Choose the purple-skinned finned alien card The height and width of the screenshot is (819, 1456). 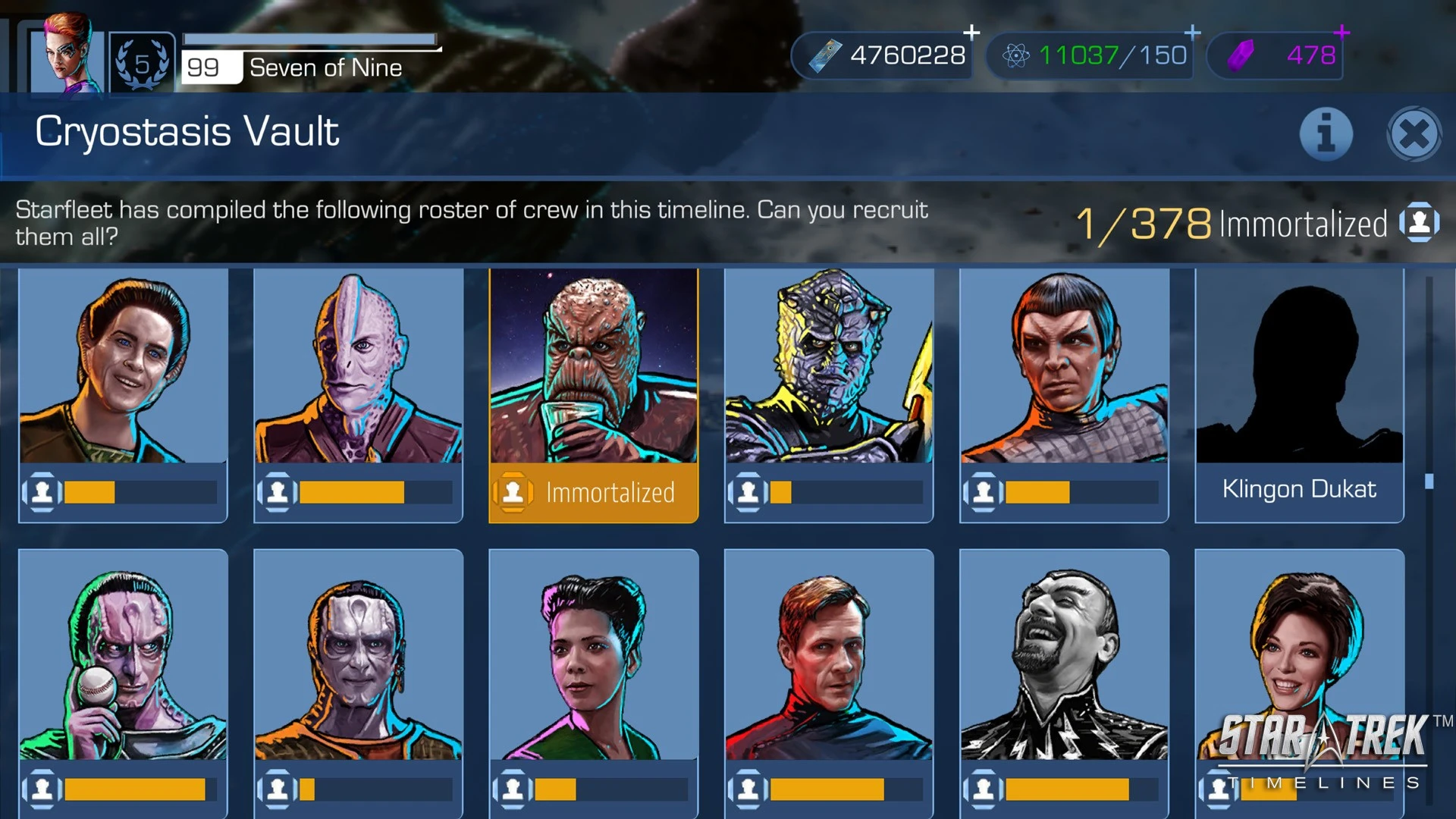[x=358, y=394]
